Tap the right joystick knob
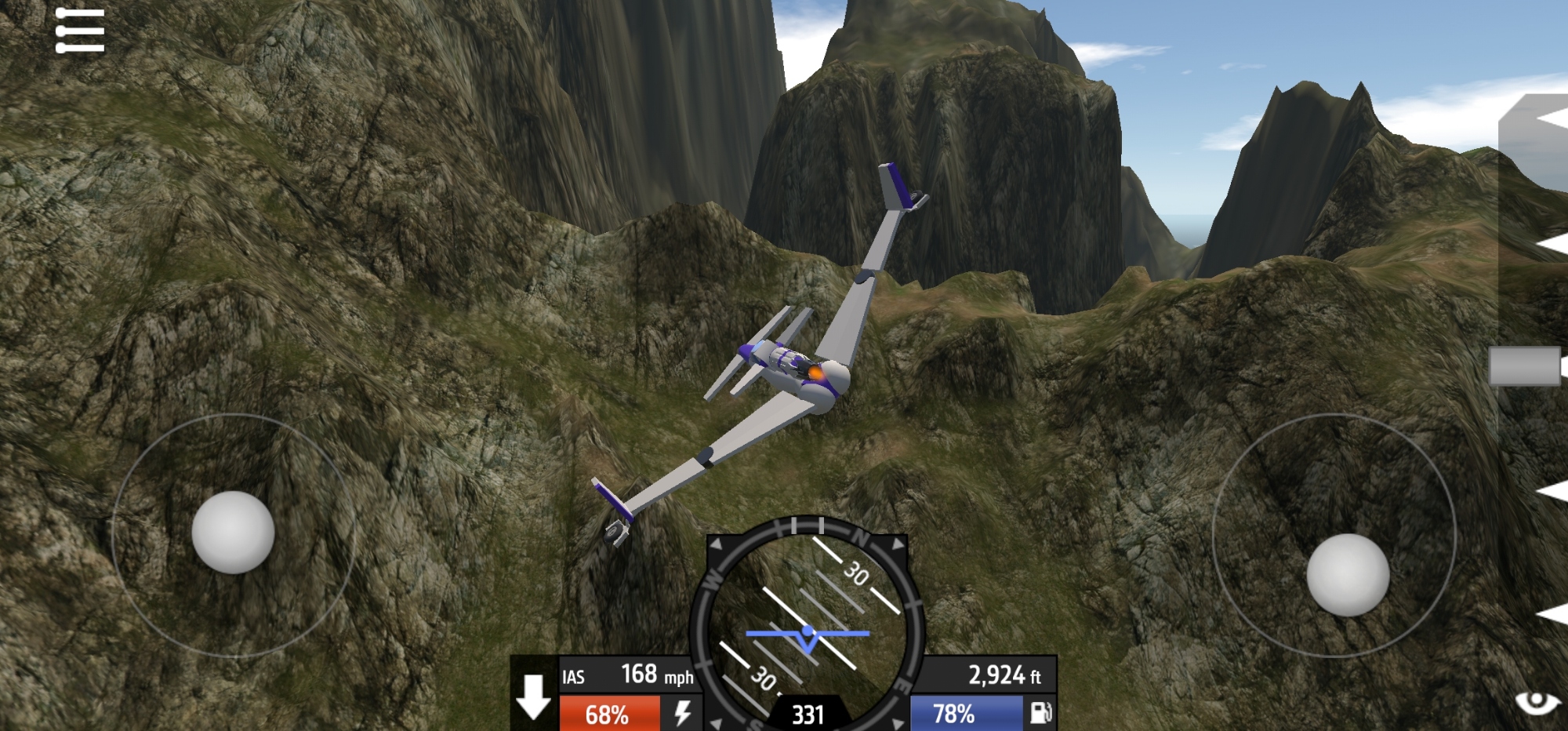Viewport: 1568px width, 731px height. coord(1348,575)
